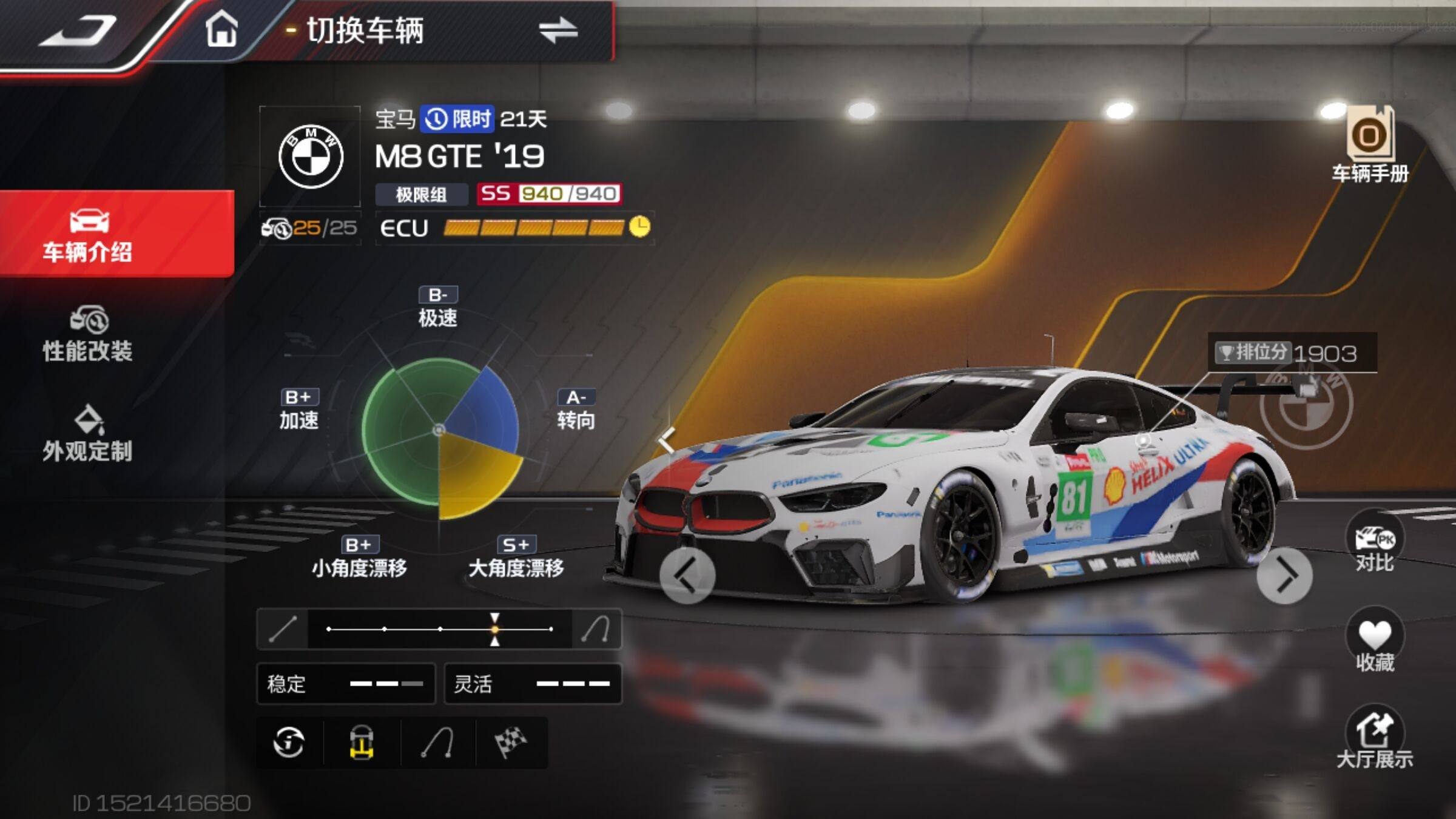The image size is (1456, 819).
Task: Choose the curved track icon in bottom row
Action: coord(438,743)
